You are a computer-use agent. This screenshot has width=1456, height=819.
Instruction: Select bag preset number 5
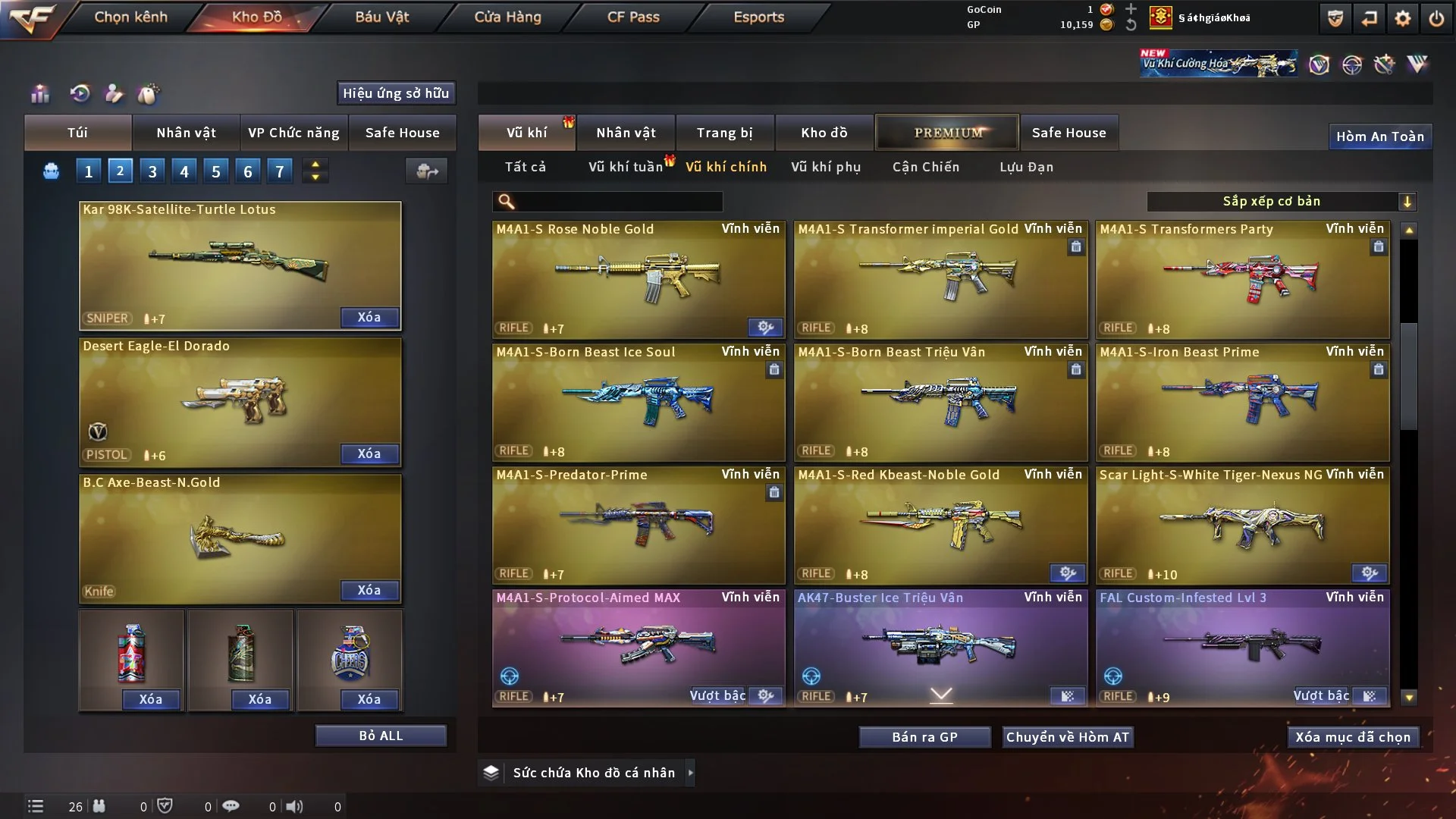(x=215, y=171)
